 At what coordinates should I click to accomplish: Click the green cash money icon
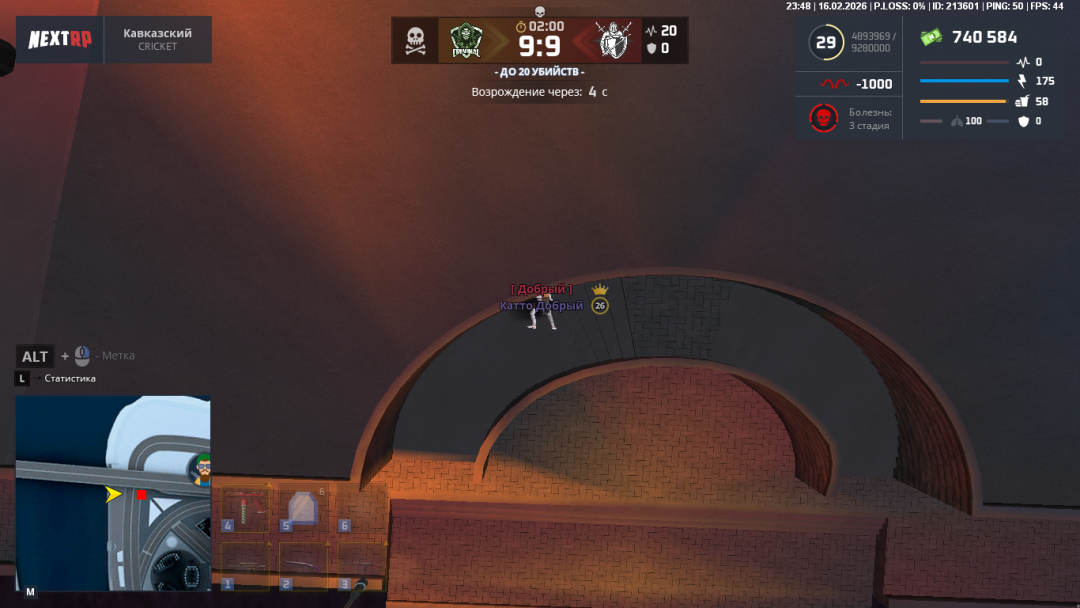click(x=932, y=37)
